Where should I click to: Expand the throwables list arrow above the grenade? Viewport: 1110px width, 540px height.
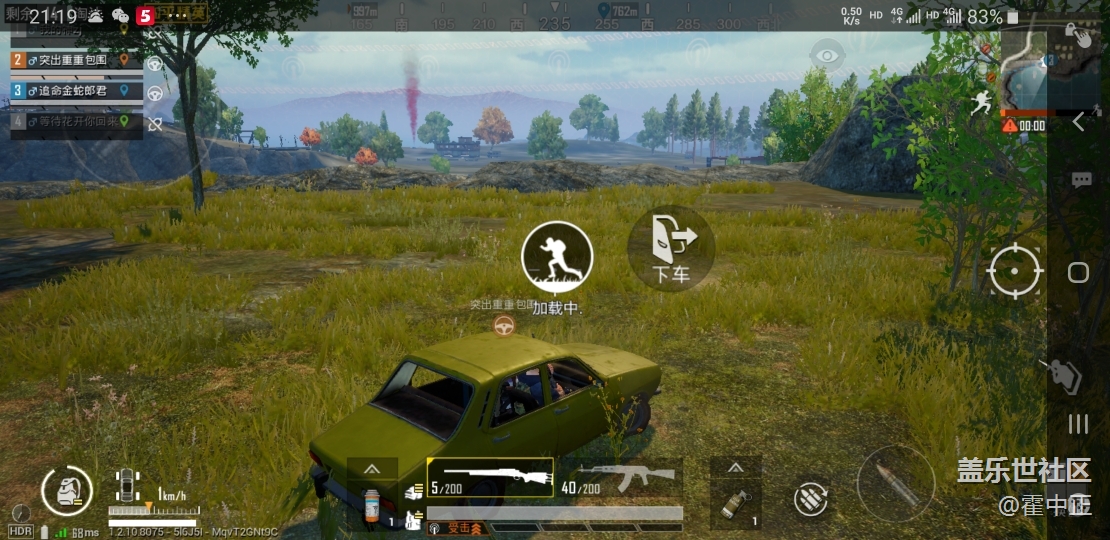[735, 468]
